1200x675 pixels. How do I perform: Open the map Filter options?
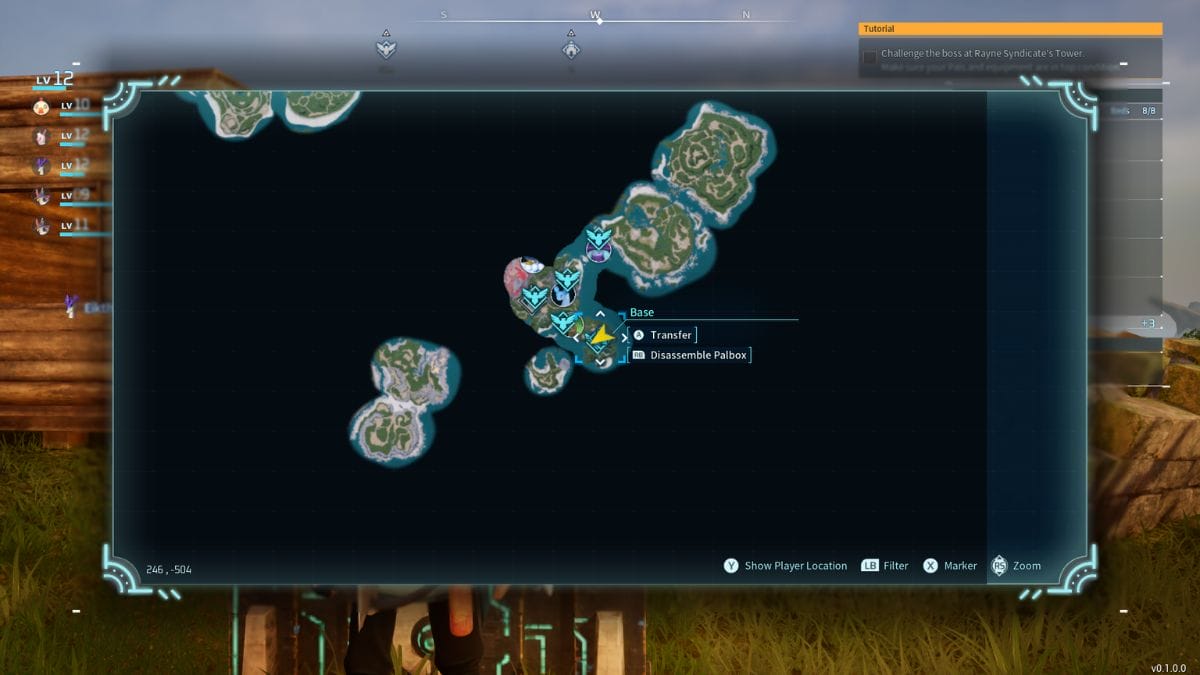[x=885, y=566]
